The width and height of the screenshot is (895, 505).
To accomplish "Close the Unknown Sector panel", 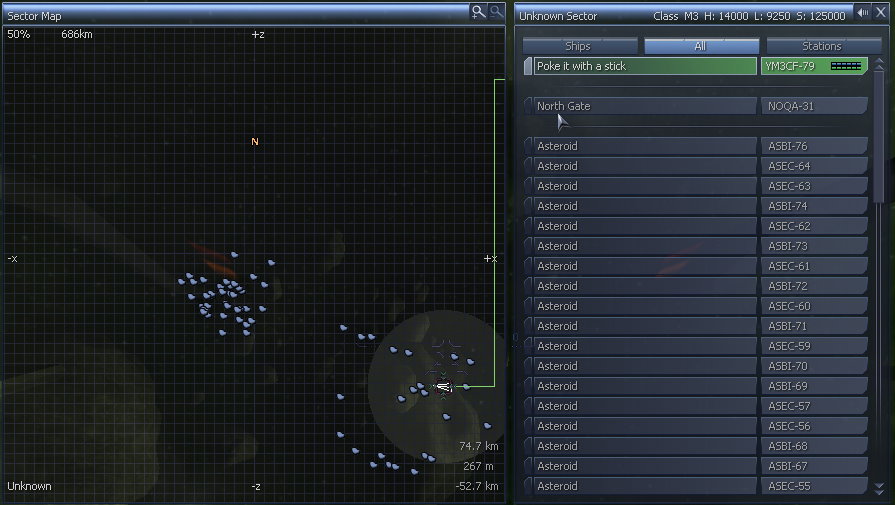I will coord(880,13).
